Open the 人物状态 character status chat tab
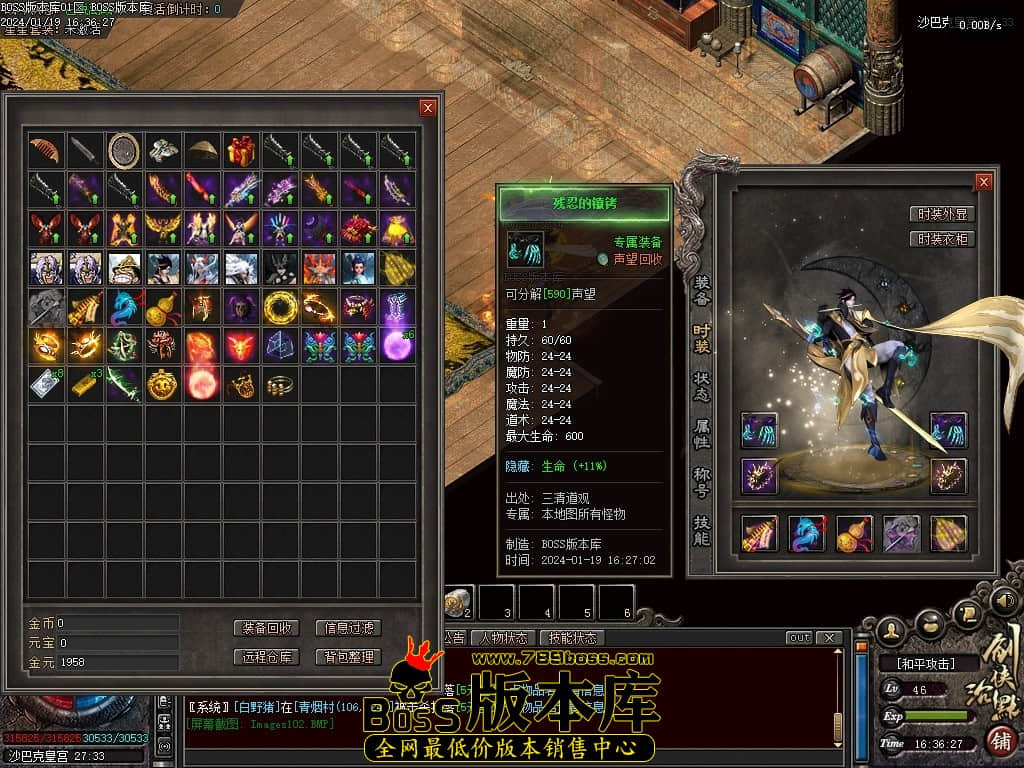 pos(503,638)
